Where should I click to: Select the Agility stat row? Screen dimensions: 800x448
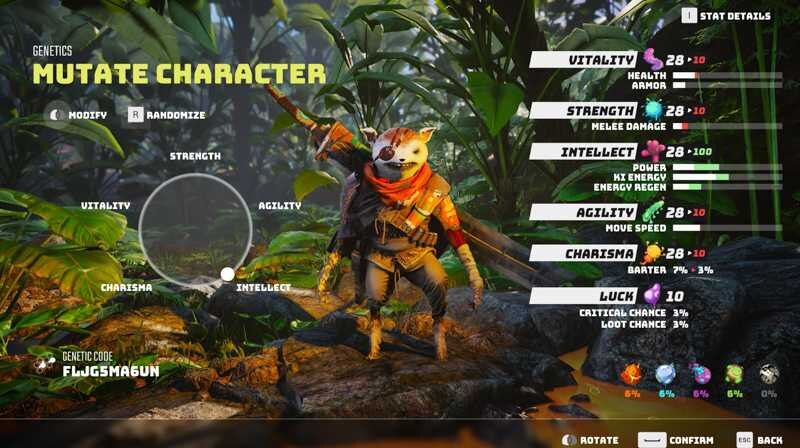(x=603, y=212)
